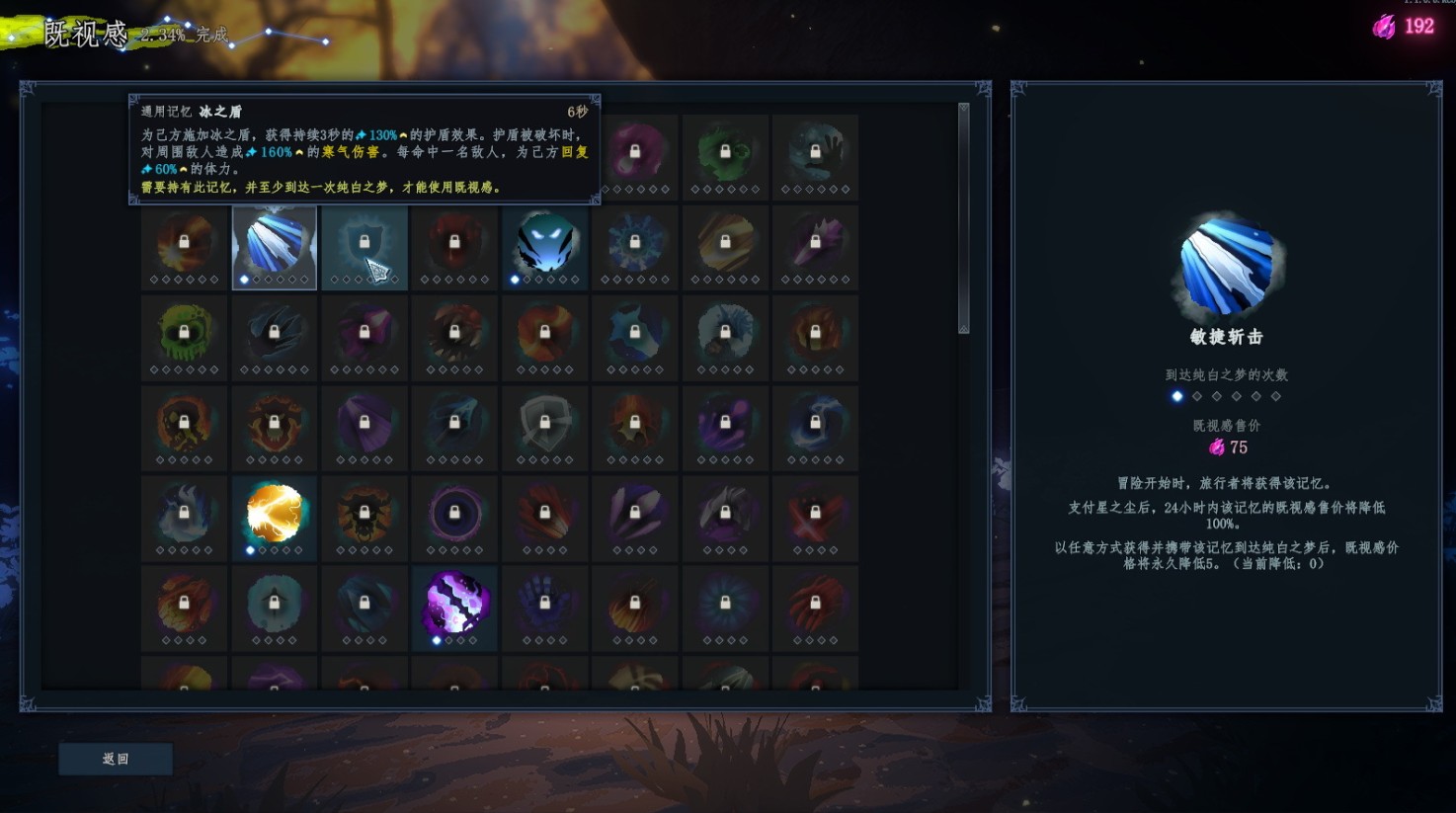The image size is (1456, 813).
Task: Select the glowing golden orb memory
Action: coord(275,516)
